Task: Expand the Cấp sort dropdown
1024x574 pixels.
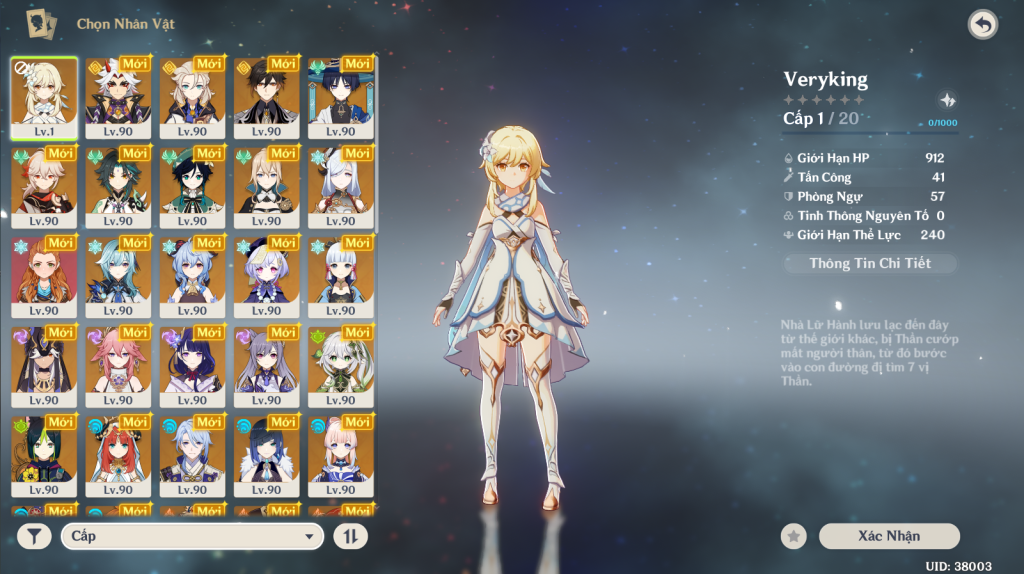Action: 192,537
